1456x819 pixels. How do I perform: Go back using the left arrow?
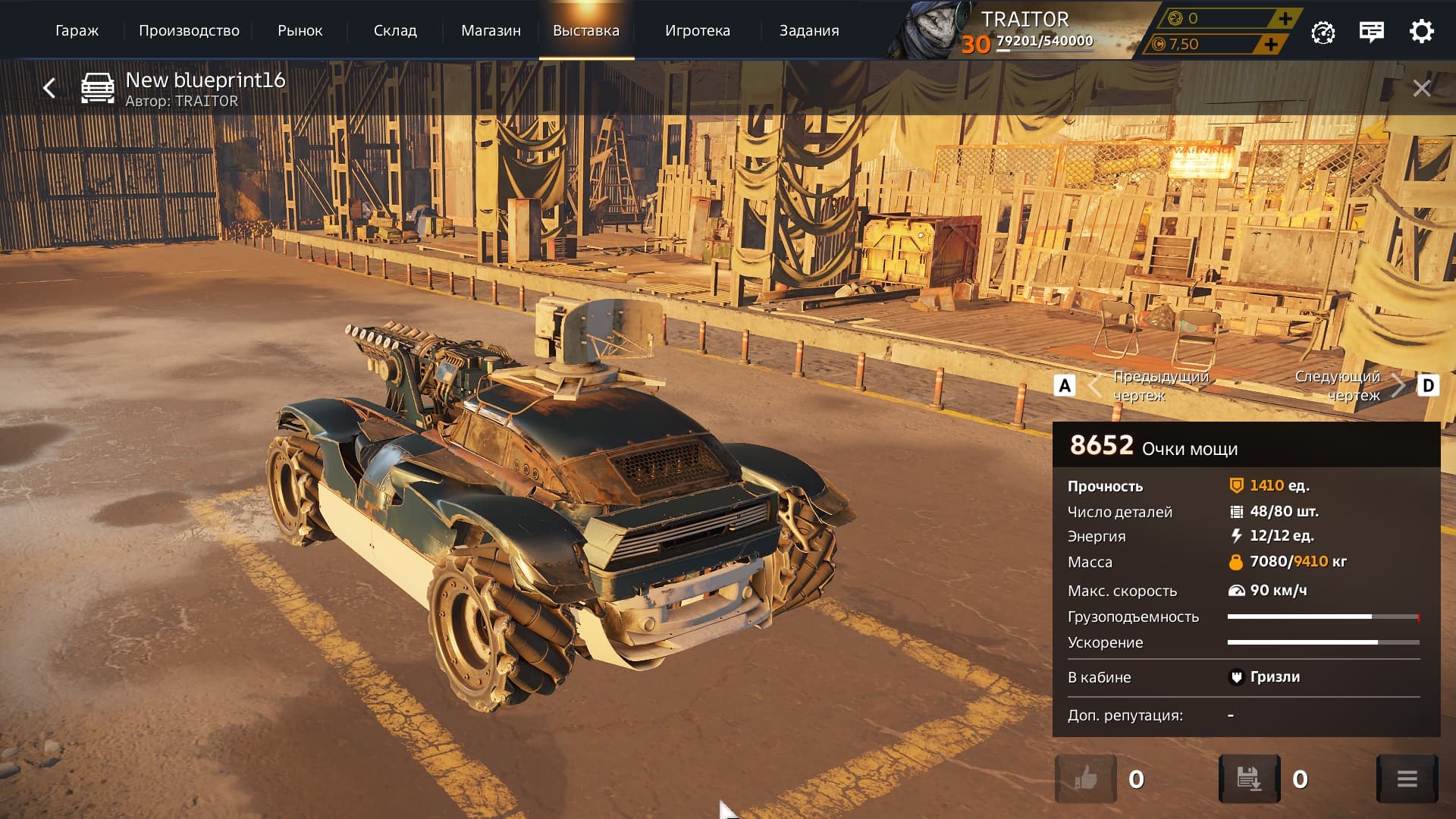coord(49,89)
